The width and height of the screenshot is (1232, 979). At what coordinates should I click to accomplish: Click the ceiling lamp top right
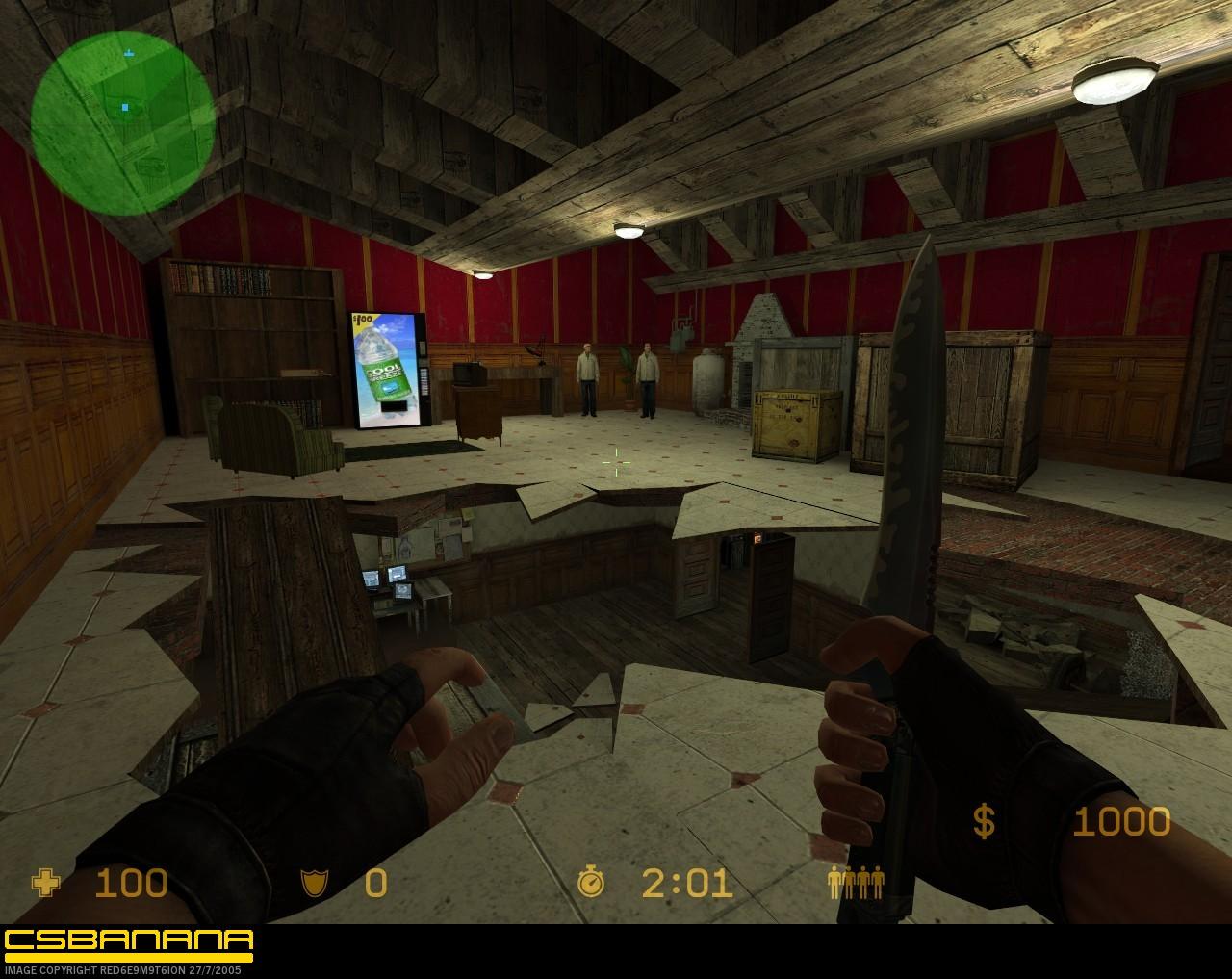click(x=1115, y=82)
